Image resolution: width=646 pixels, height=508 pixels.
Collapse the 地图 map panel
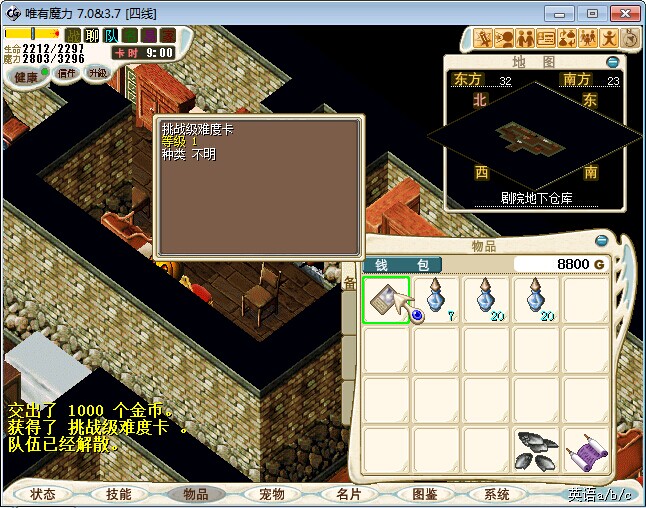click(x=612, y=62)
